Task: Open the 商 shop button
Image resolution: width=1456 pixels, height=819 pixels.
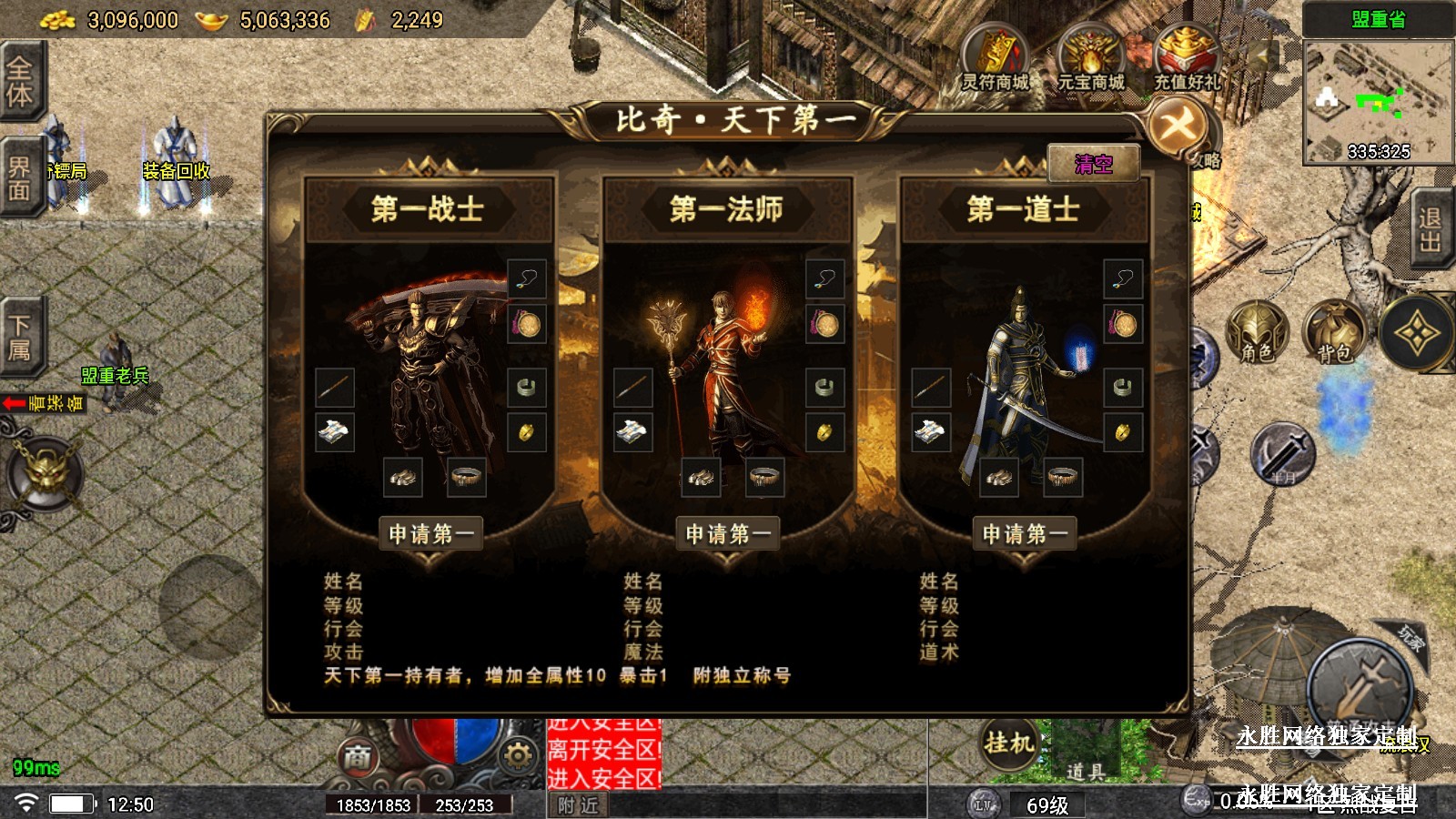Action: (358, 755)
